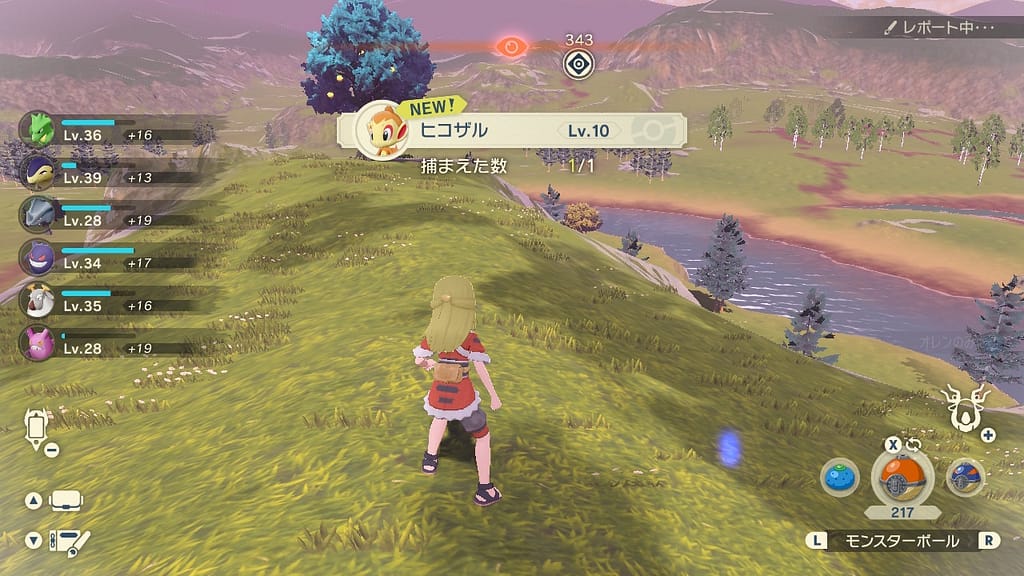The width and height of the screenshot is (1024, 576).
Task: Summon the Wyrdeer ride icon
Action: coord(966,409)
